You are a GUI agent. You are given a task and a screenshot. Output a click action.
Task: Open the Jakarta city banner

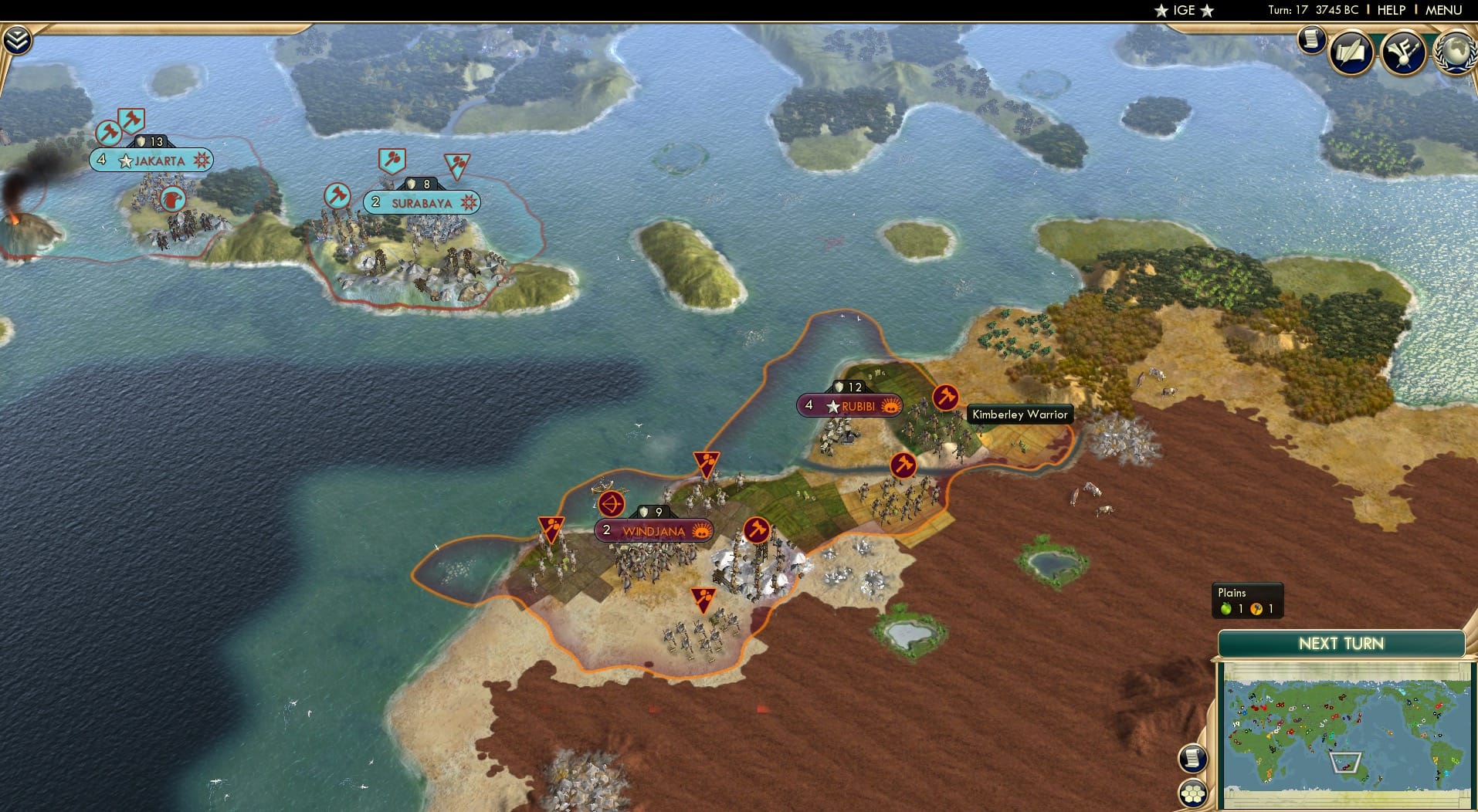tap(151, 160)
